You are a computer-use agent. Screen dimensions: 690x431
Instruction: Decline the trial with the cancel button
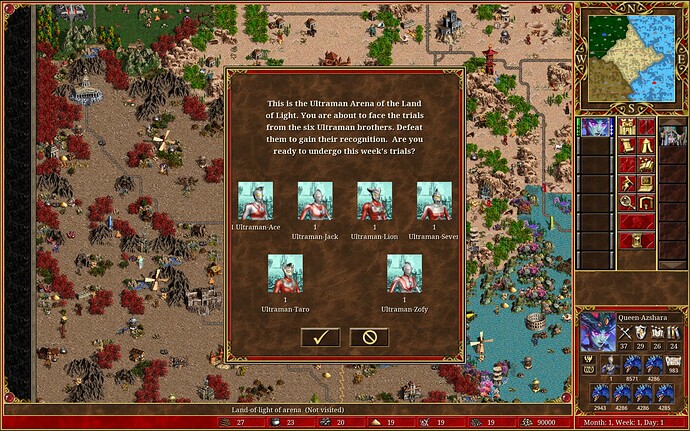click(x=369, y=337)
